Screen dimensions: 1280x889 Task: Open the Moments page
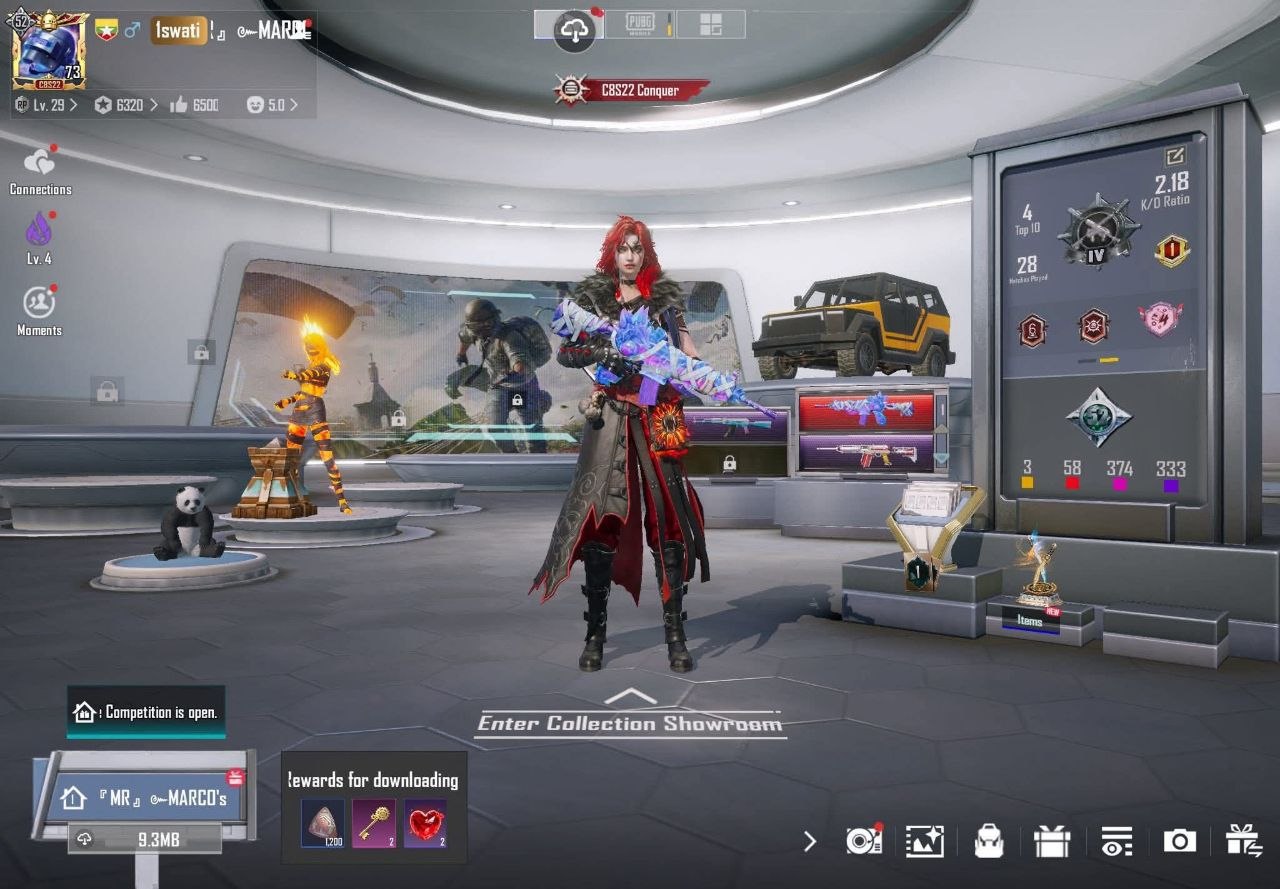tap(39, 308)
